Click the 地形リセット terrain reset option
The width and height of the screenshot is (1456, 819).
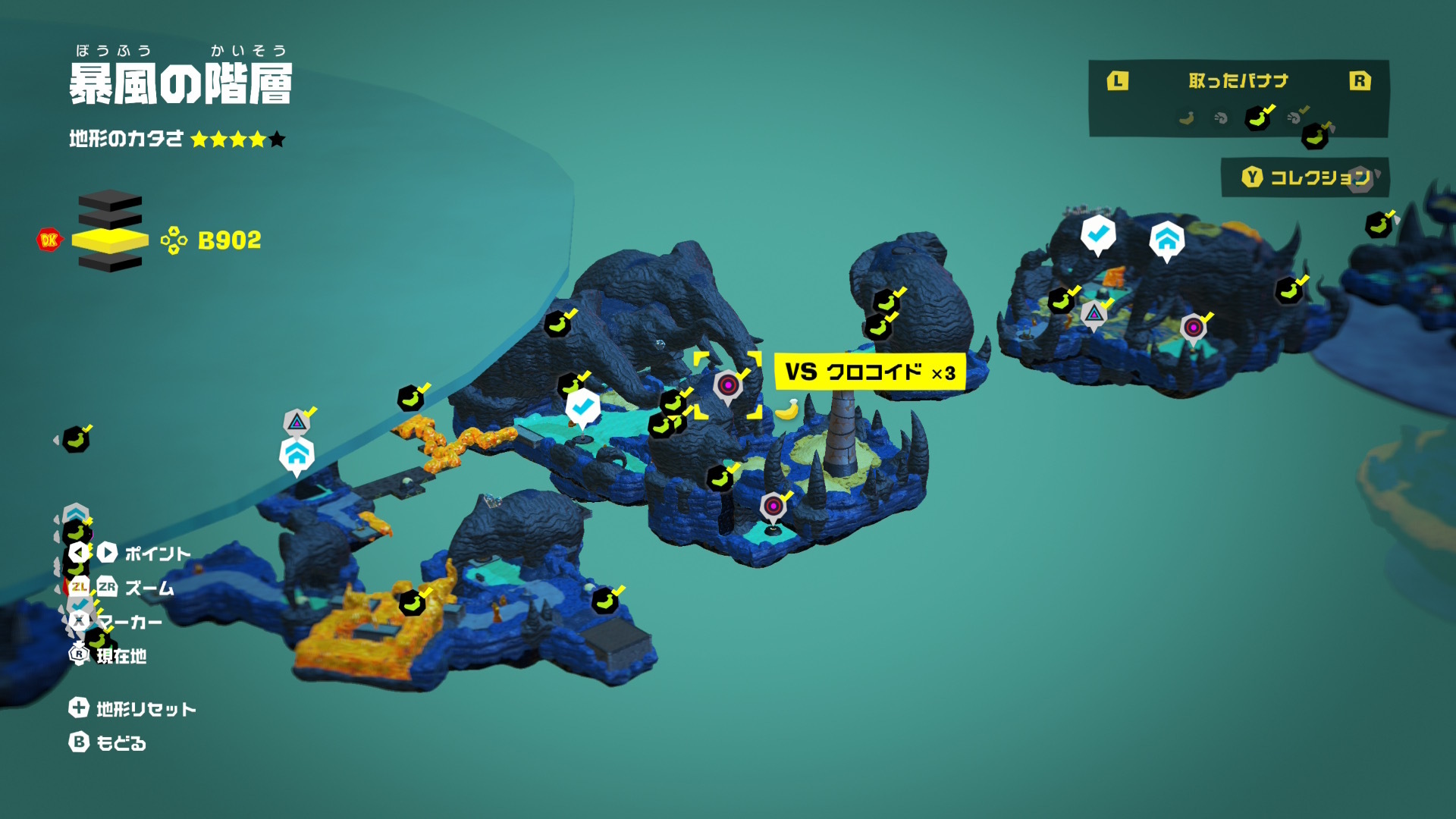133,709
